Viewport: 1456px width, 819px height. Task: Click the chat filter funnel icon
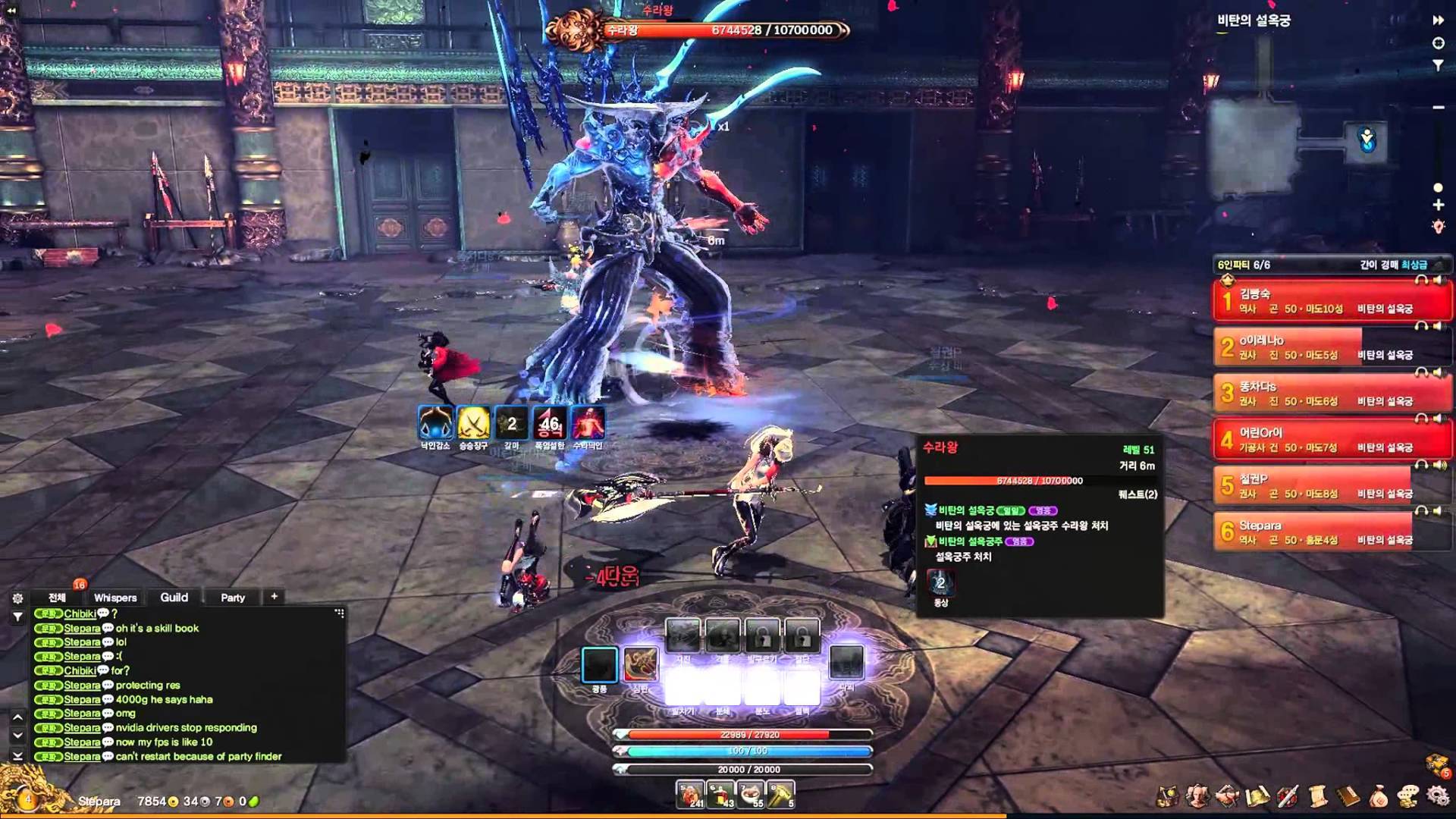click(17, 617)
